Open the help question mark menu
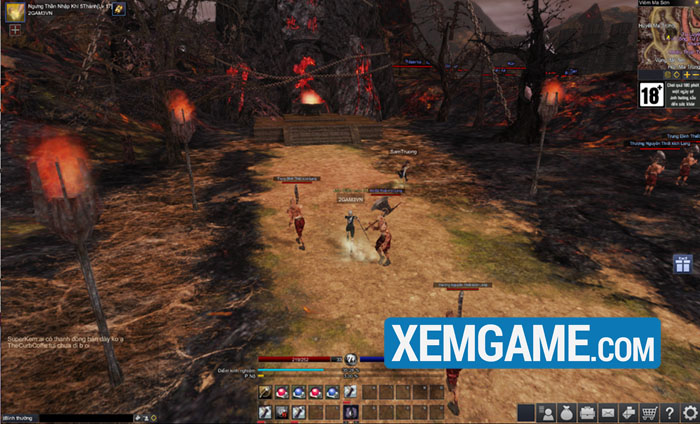The height and width of the screenshot is (424, 700). click(x=669, y=412)
